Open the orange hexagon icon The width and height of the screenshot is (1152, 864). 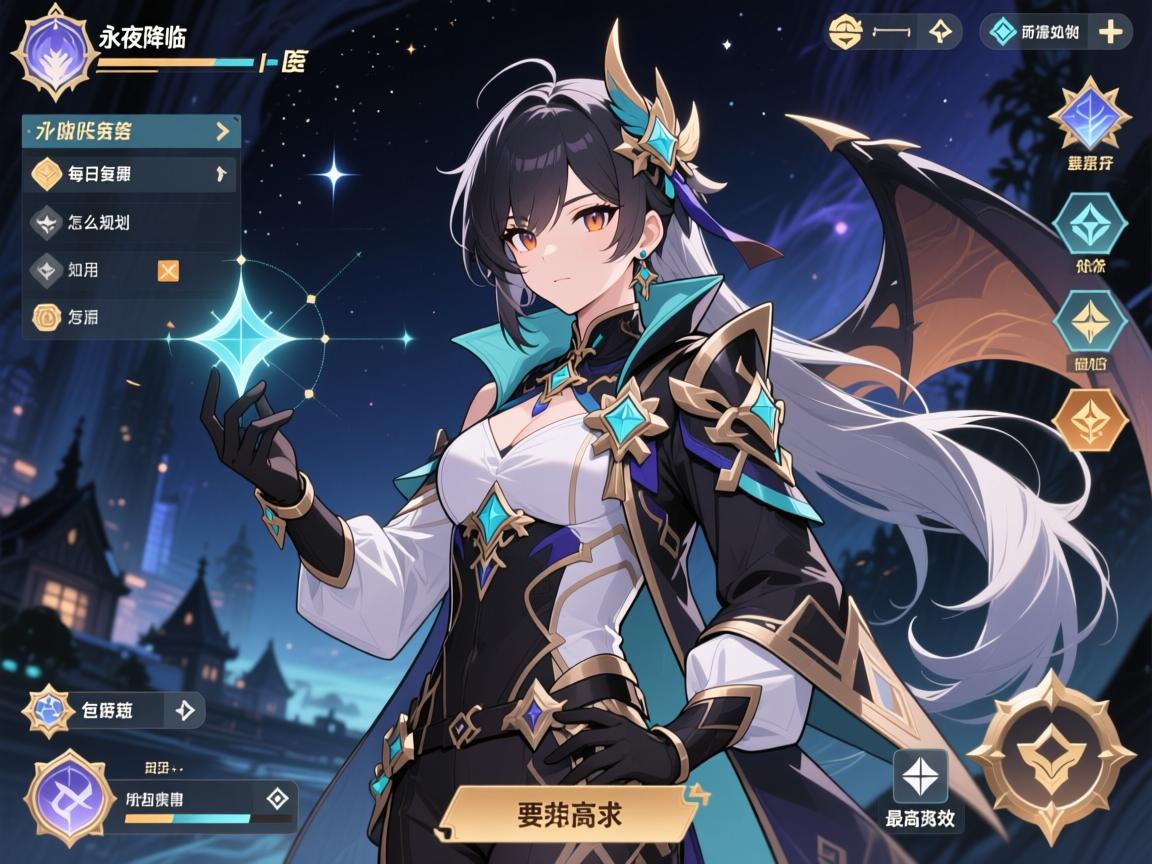tap(1090, 419)
